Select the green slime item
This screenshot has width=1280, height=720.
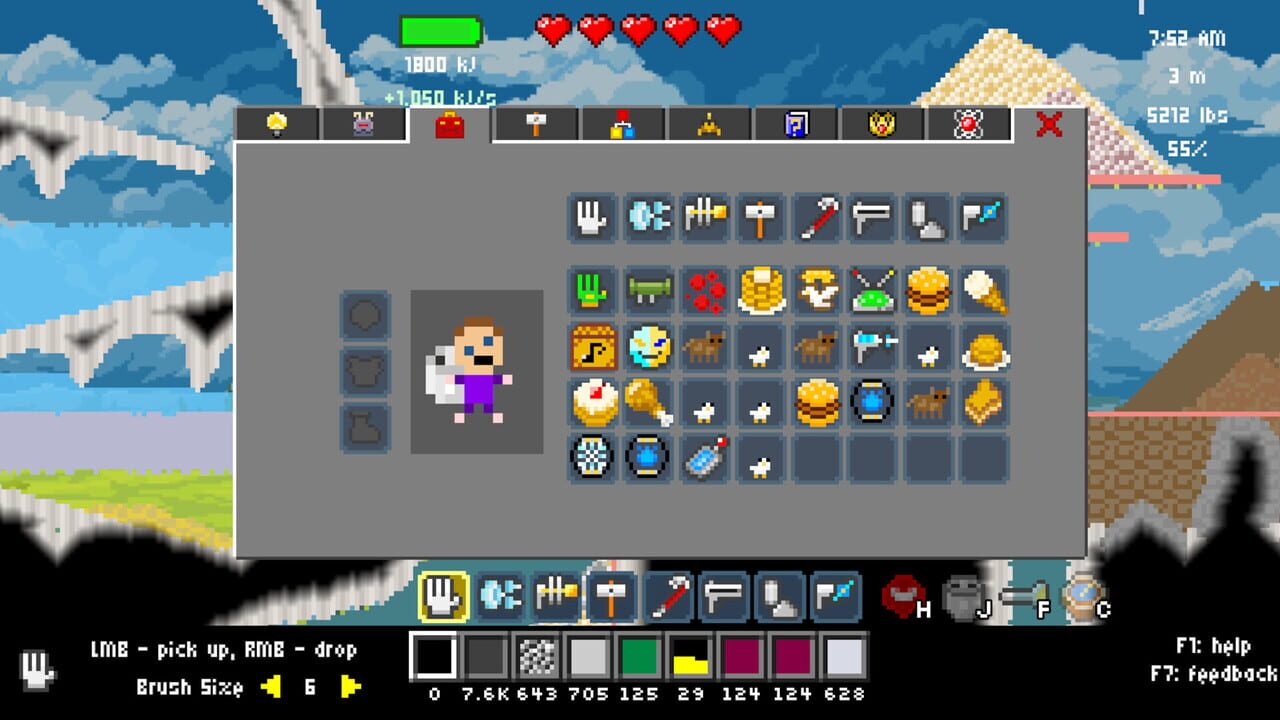(x=873, y=290)
